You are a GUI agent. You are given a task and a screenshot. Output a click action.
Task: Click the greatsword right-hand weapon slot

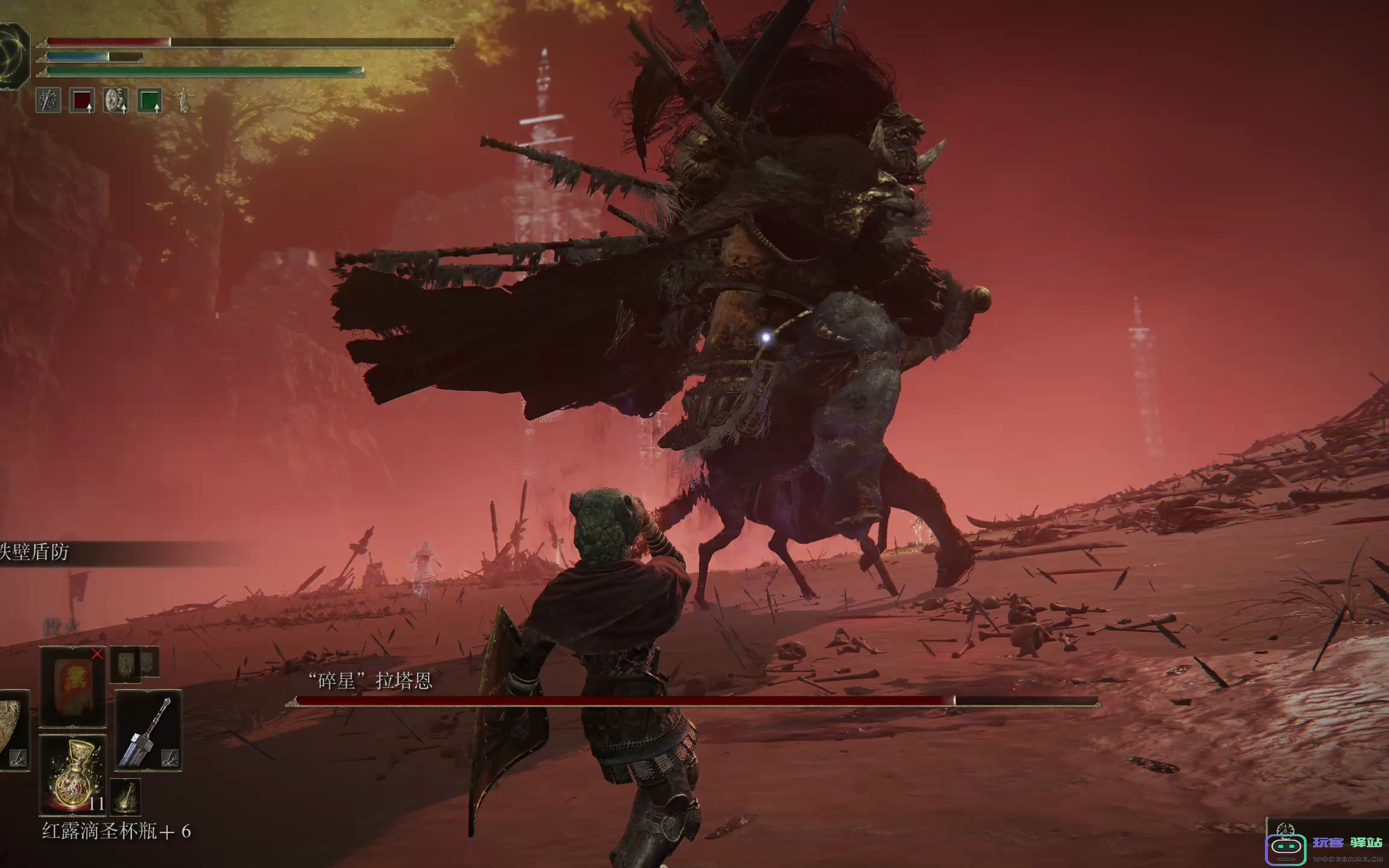148,731
